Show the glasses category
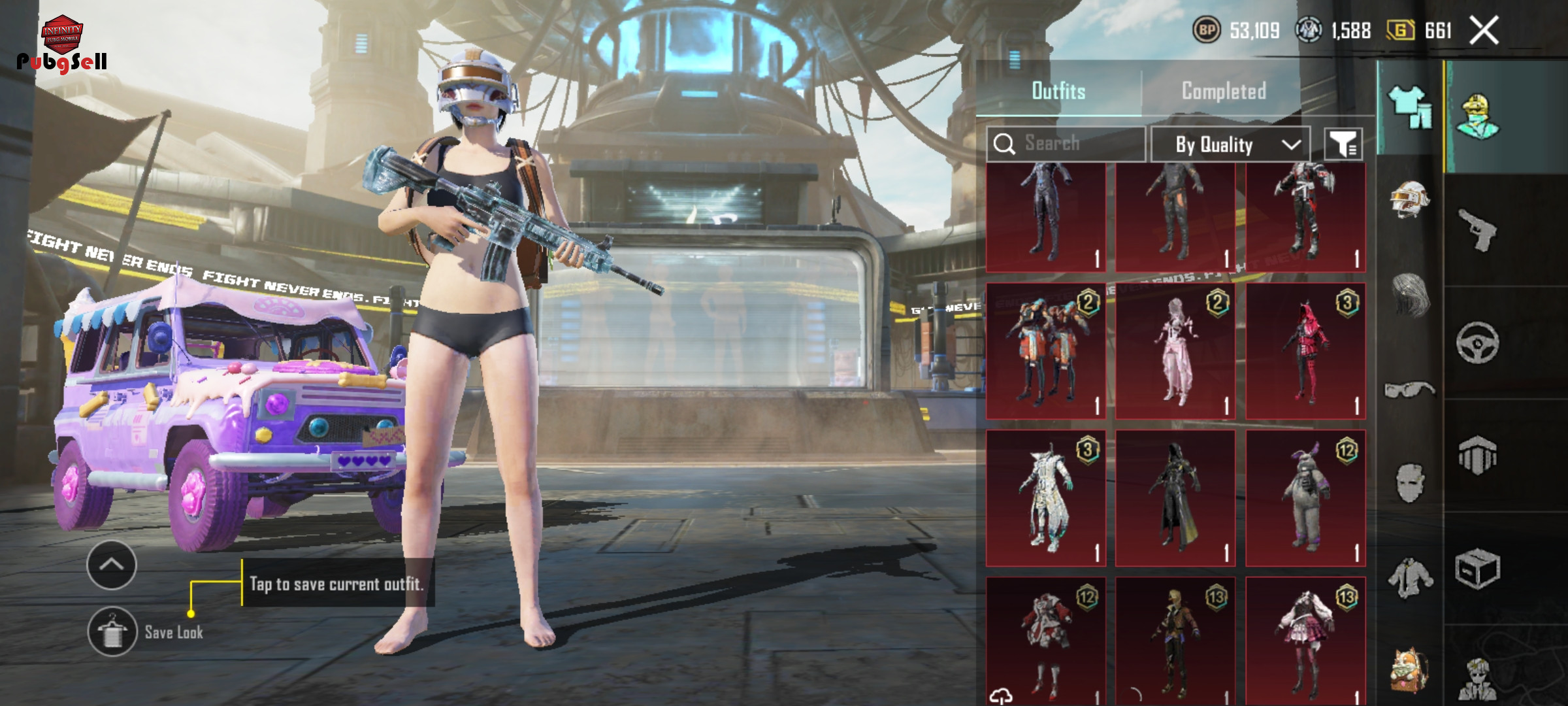The image size is (1568, 706). point(1410,390)
